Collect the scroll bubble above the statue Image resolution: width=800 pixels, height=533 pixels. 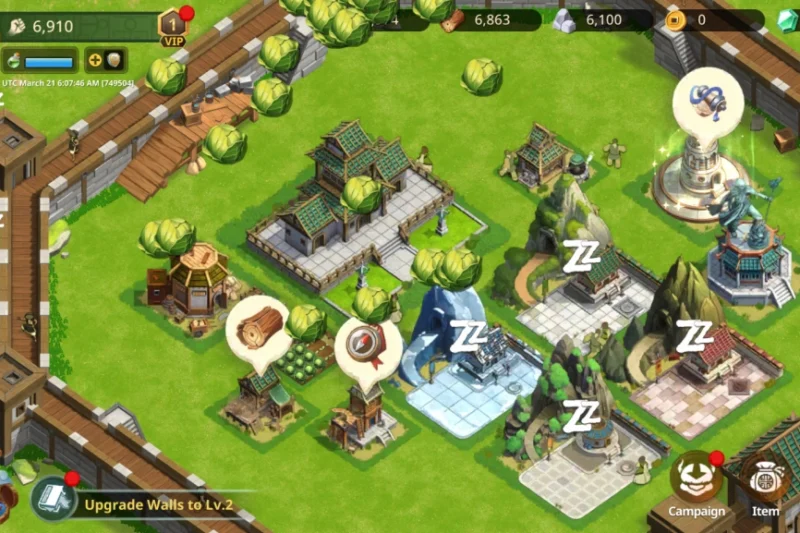pos(707,102)
